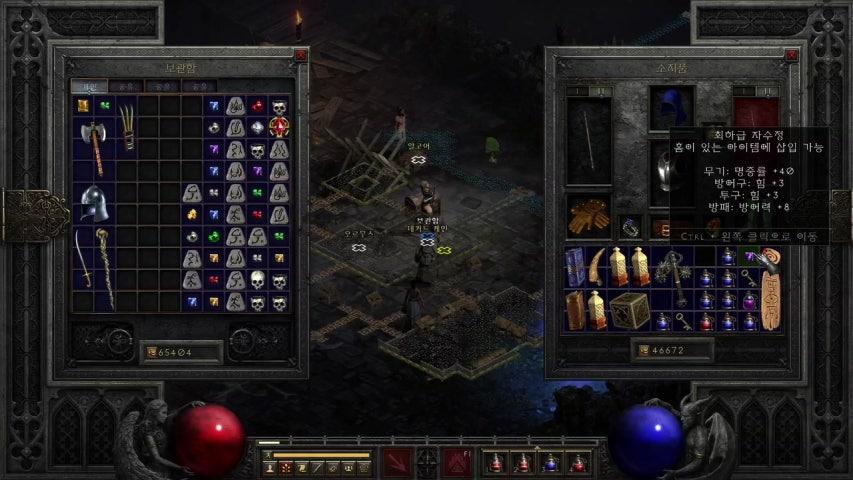Image resolution: width=853 pixels, height=480 pixels.
Task: Click the inventory gold amount button
Action: click(638, 351)
